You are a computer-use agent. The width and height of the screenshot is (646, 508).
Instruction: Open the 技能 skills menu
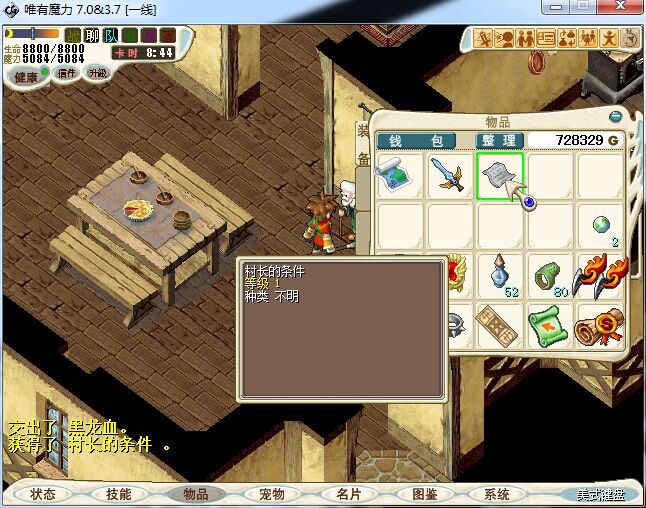click(119, 494)
